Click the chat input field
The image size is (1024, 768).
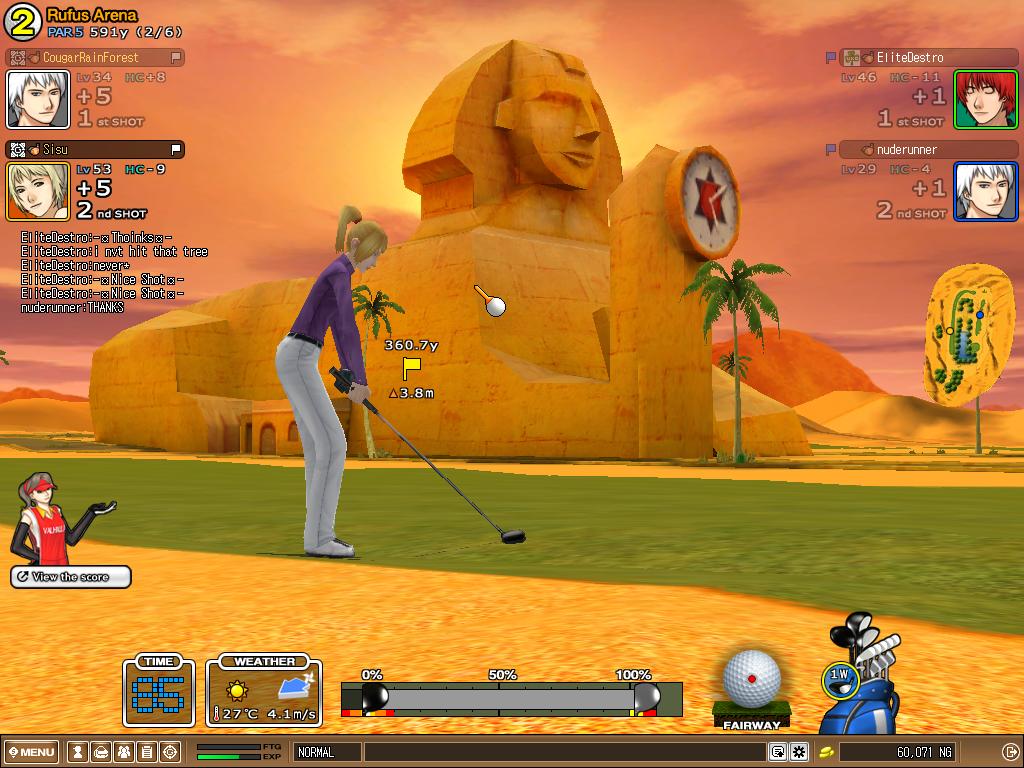(564, 752)
